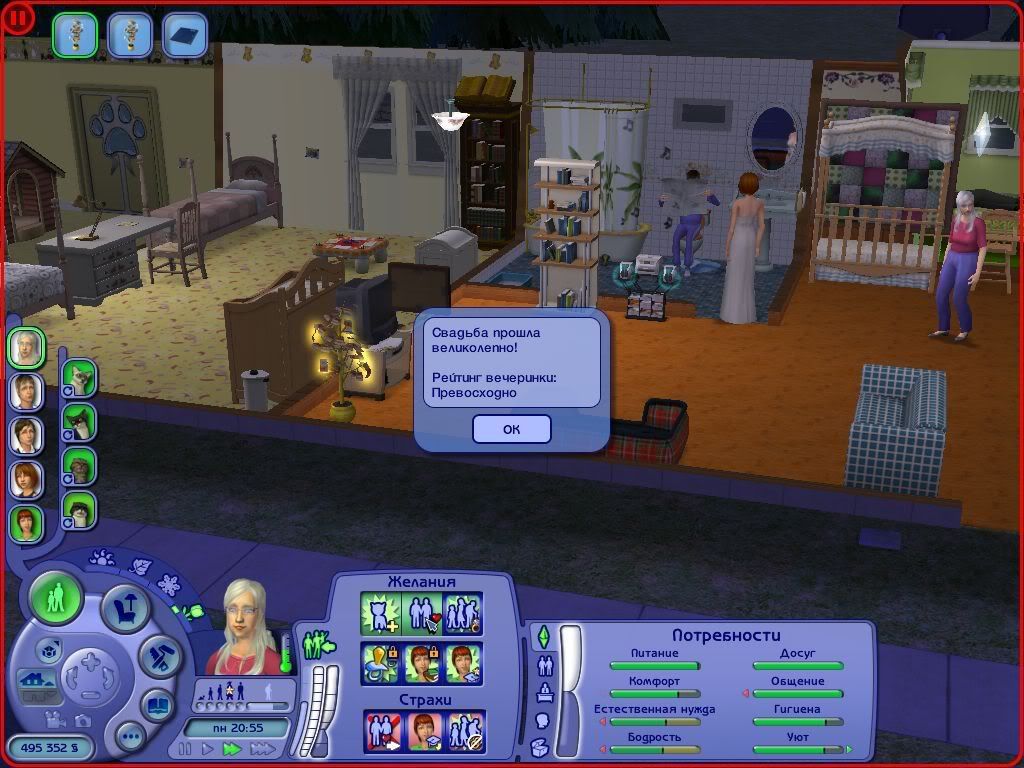Pause the game using the speed controls

pos(184,748)
